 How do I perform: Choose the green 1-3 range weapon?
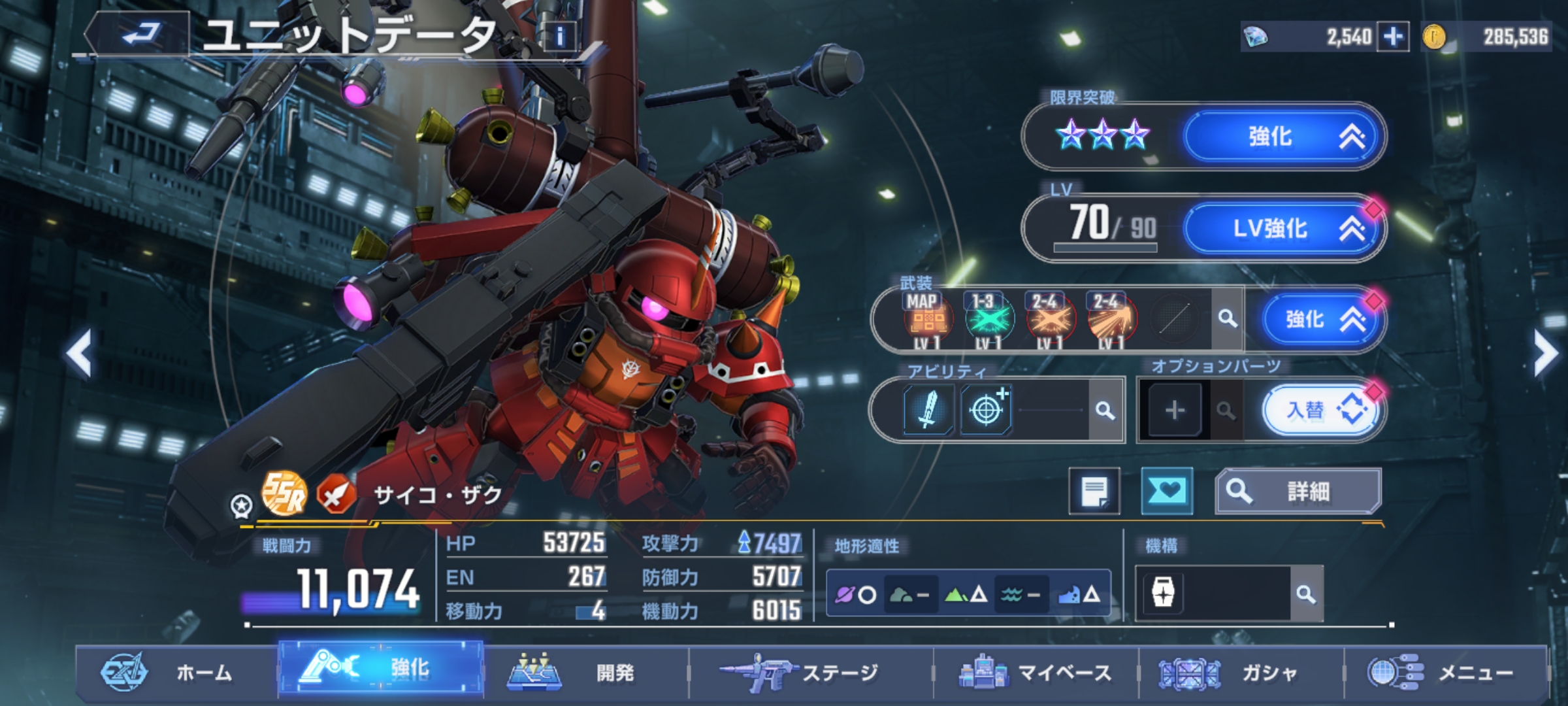988,319
